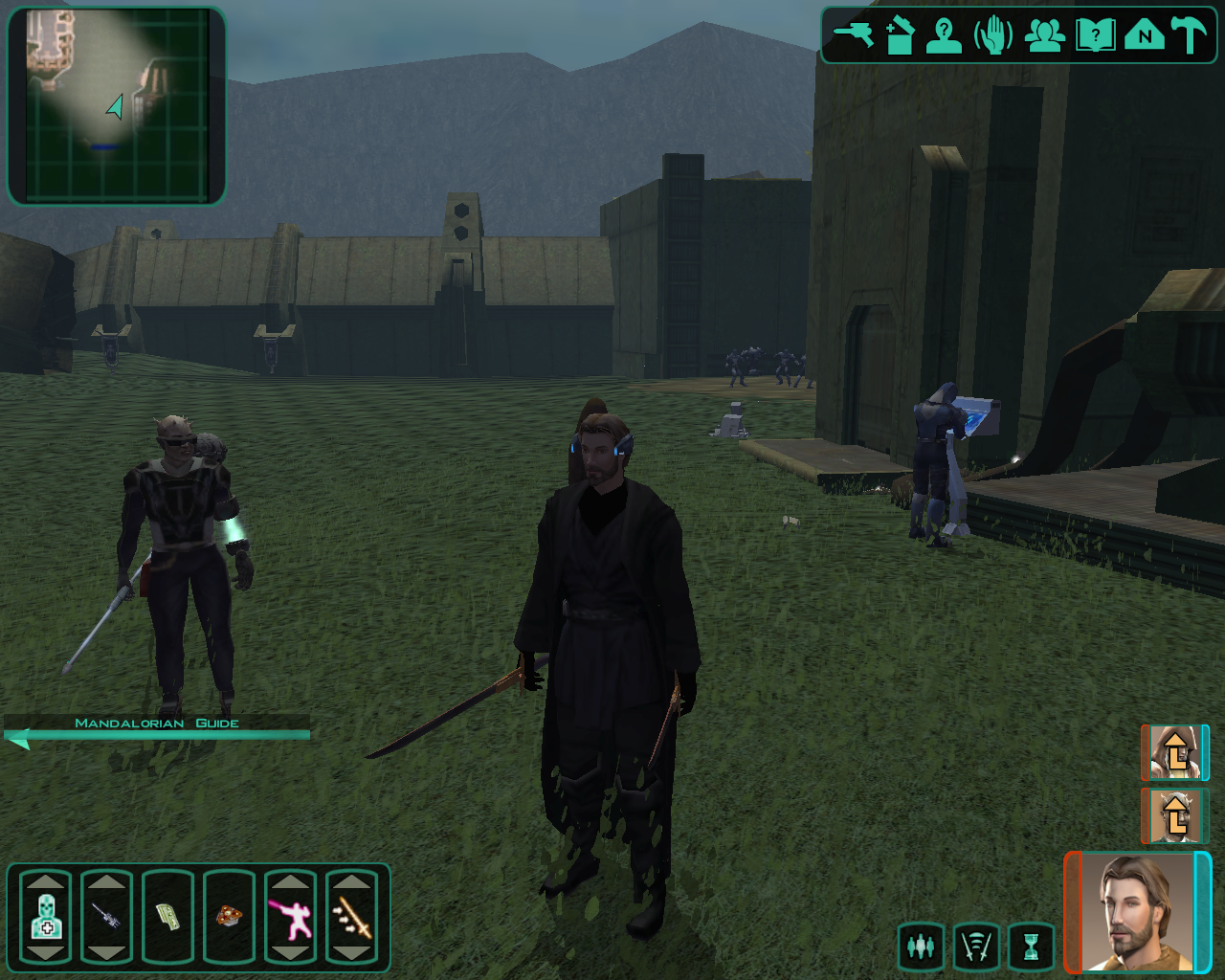1225x980 pixels.
Task: Select the bearded main character portrait
Action: 1138,912
